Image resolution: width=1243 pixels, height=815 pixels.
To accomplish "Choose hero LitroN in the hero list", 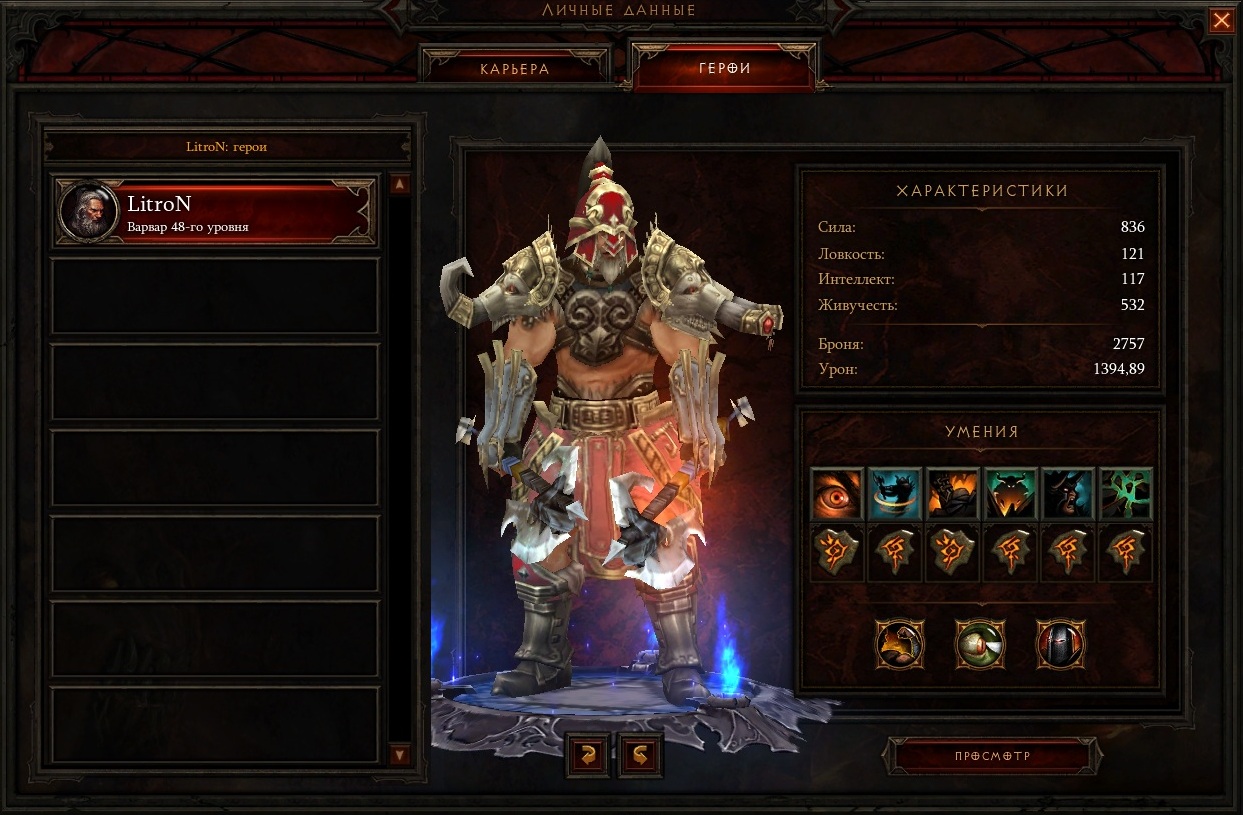I will tap(215, 212).
